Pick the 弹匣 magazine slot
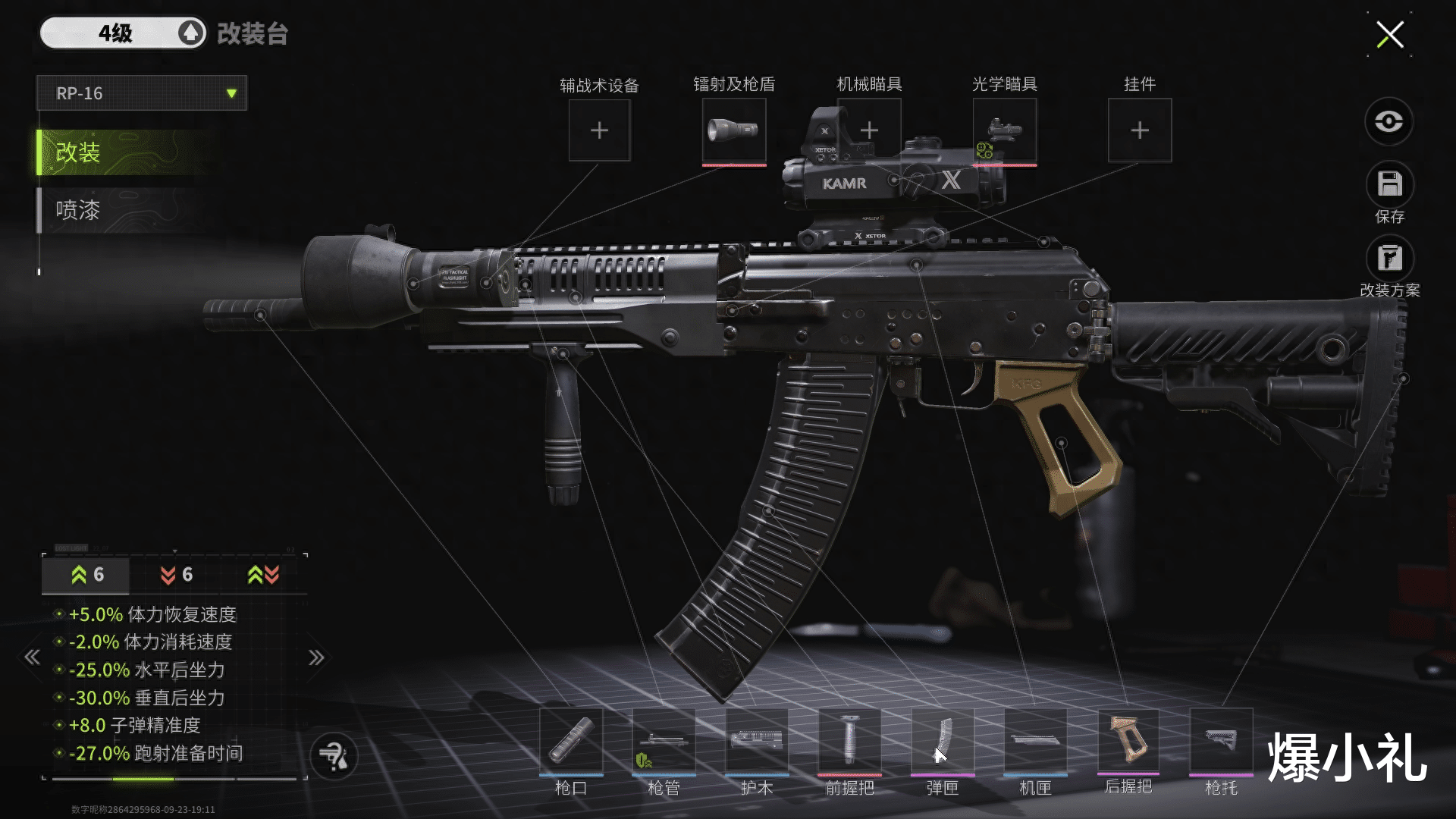 coord(943,741)
